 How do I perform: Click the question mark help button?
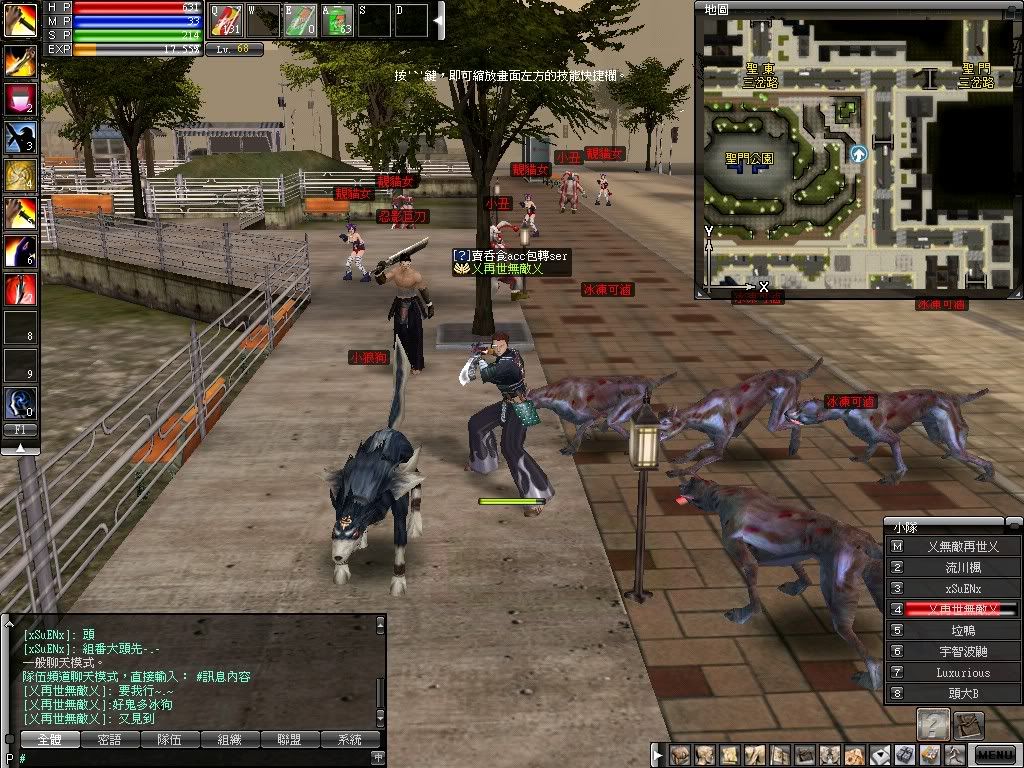(x=933, y=724)
